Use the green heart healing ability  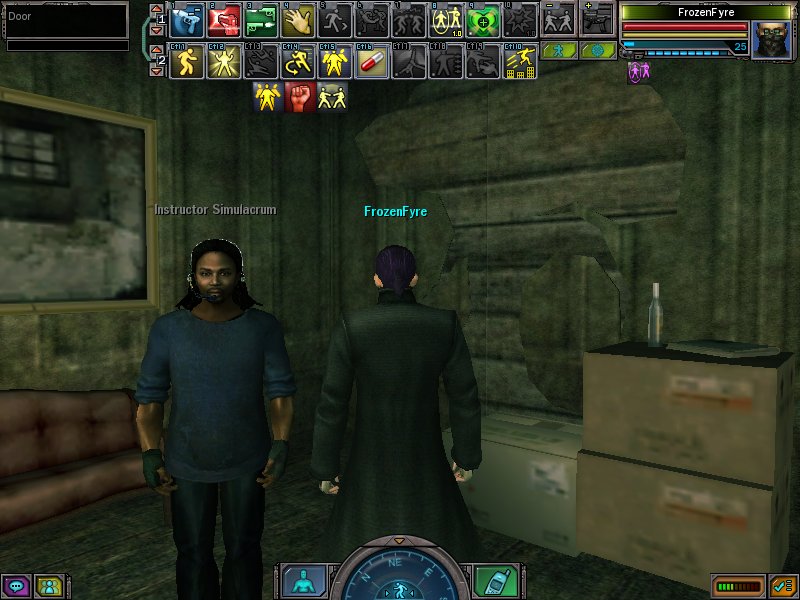tap(483, 19)
